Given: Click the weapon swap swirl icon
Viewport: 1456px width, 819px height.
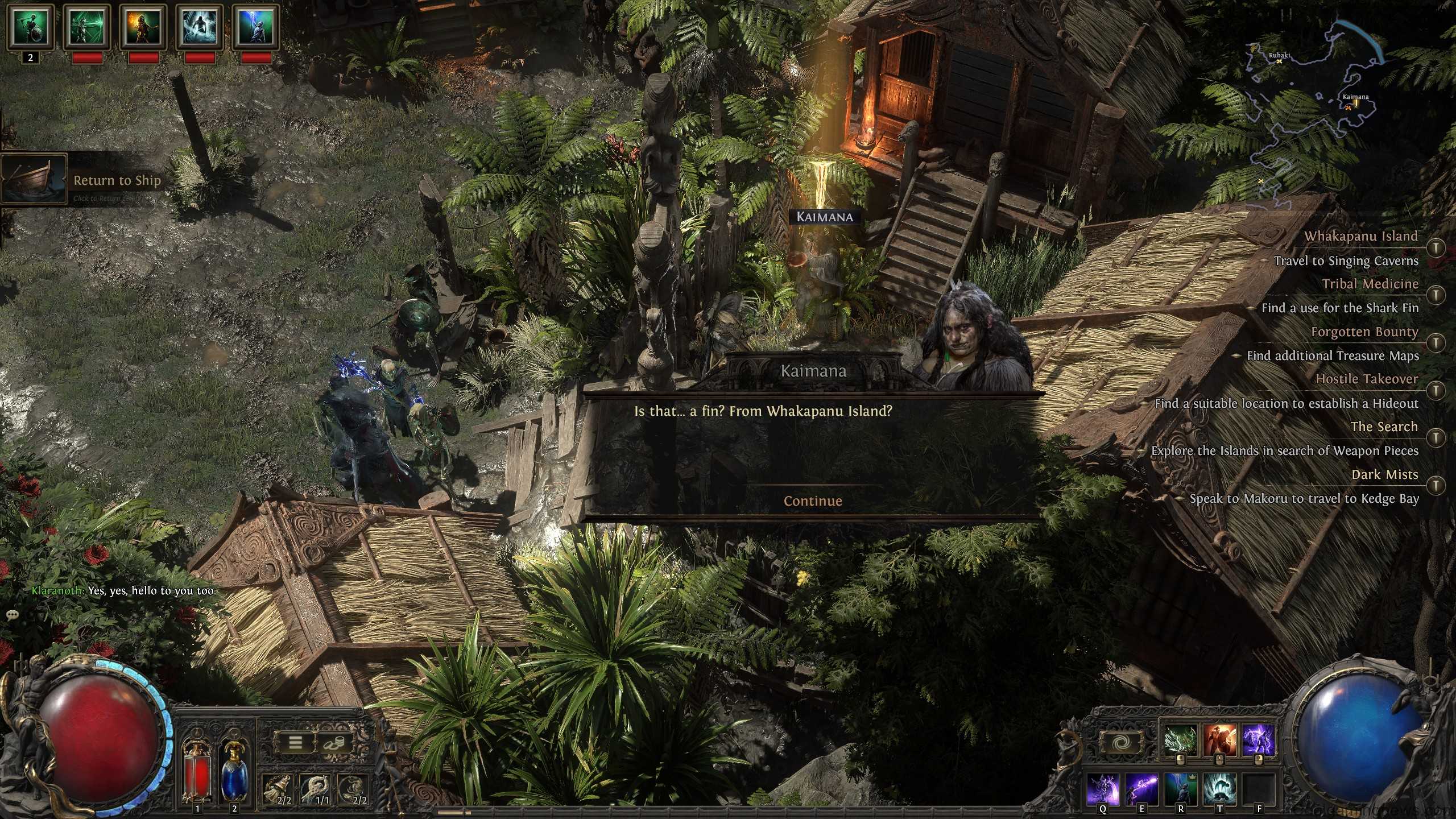Looking at the screenshot, I should (1122, 742).
